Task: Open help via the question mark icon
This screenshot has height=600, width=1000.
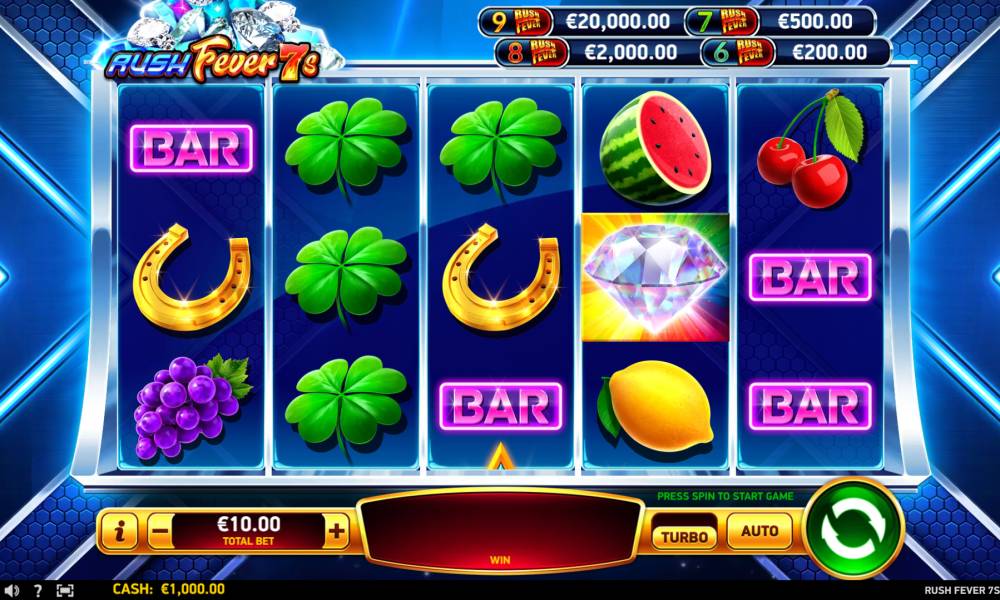Action: (x=38, y=590)
